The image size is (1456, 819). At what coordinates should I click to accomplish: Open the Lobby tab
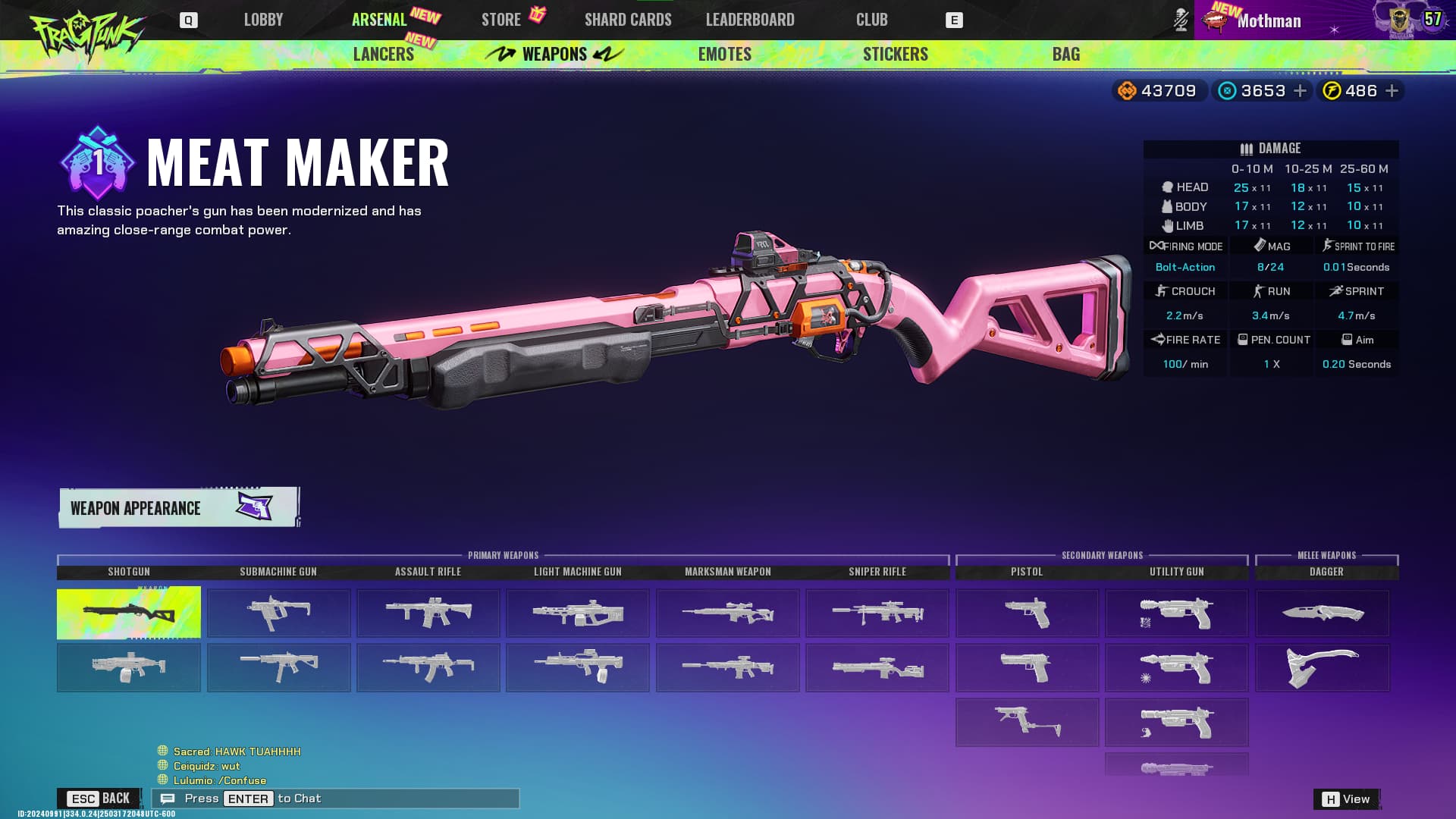(263, 20)
